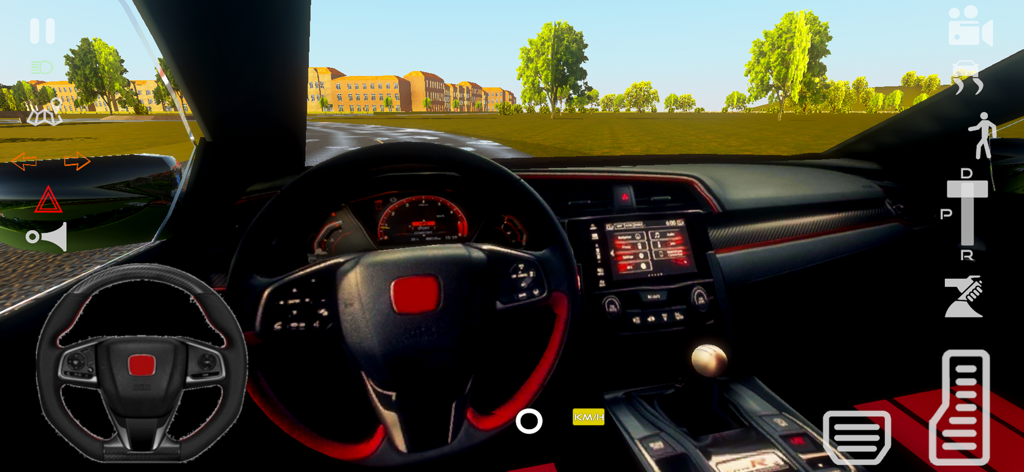Sound the horn icon
Screen dimensions: 1024x472
pyautogui.click(x=48, y=237)
